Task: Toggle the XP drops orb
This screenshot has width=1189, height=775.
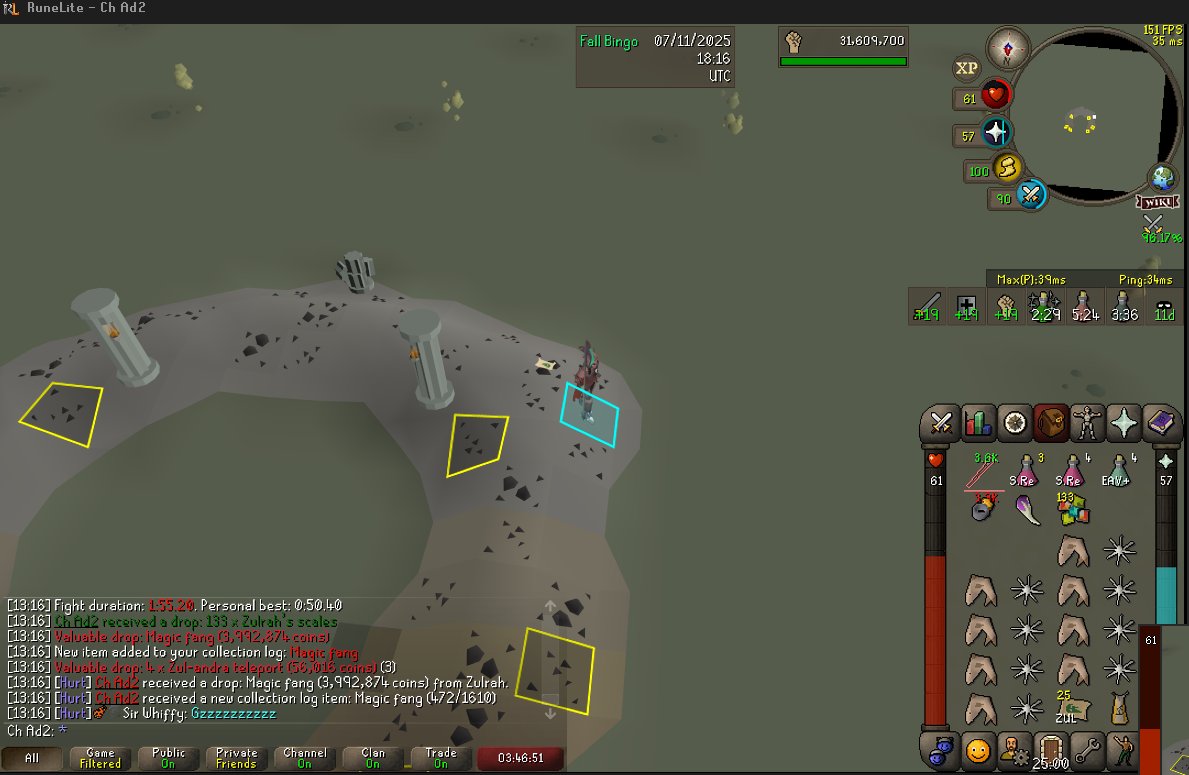Action: [966, 68]
